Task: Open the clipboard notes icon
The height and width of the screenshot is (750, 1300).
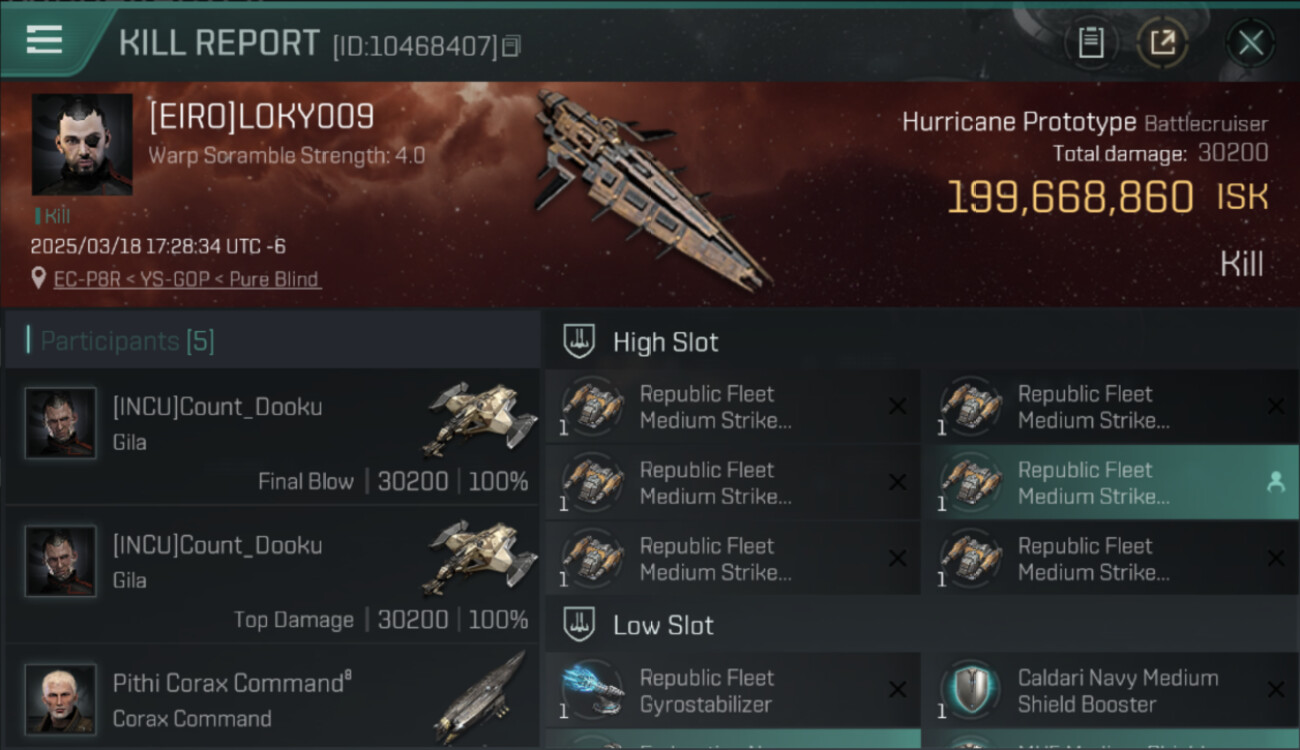Action: (x=1091, y=43)
